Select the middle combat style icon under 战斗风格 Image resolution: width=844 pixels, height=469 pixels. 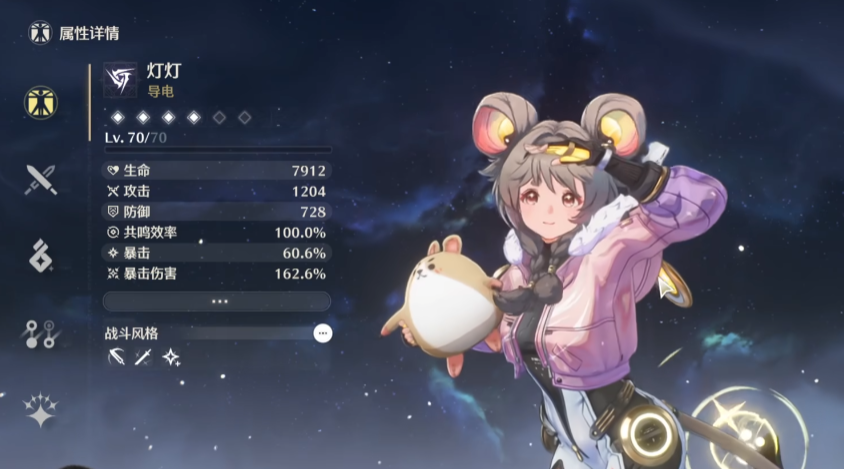[x=144, y=357]
